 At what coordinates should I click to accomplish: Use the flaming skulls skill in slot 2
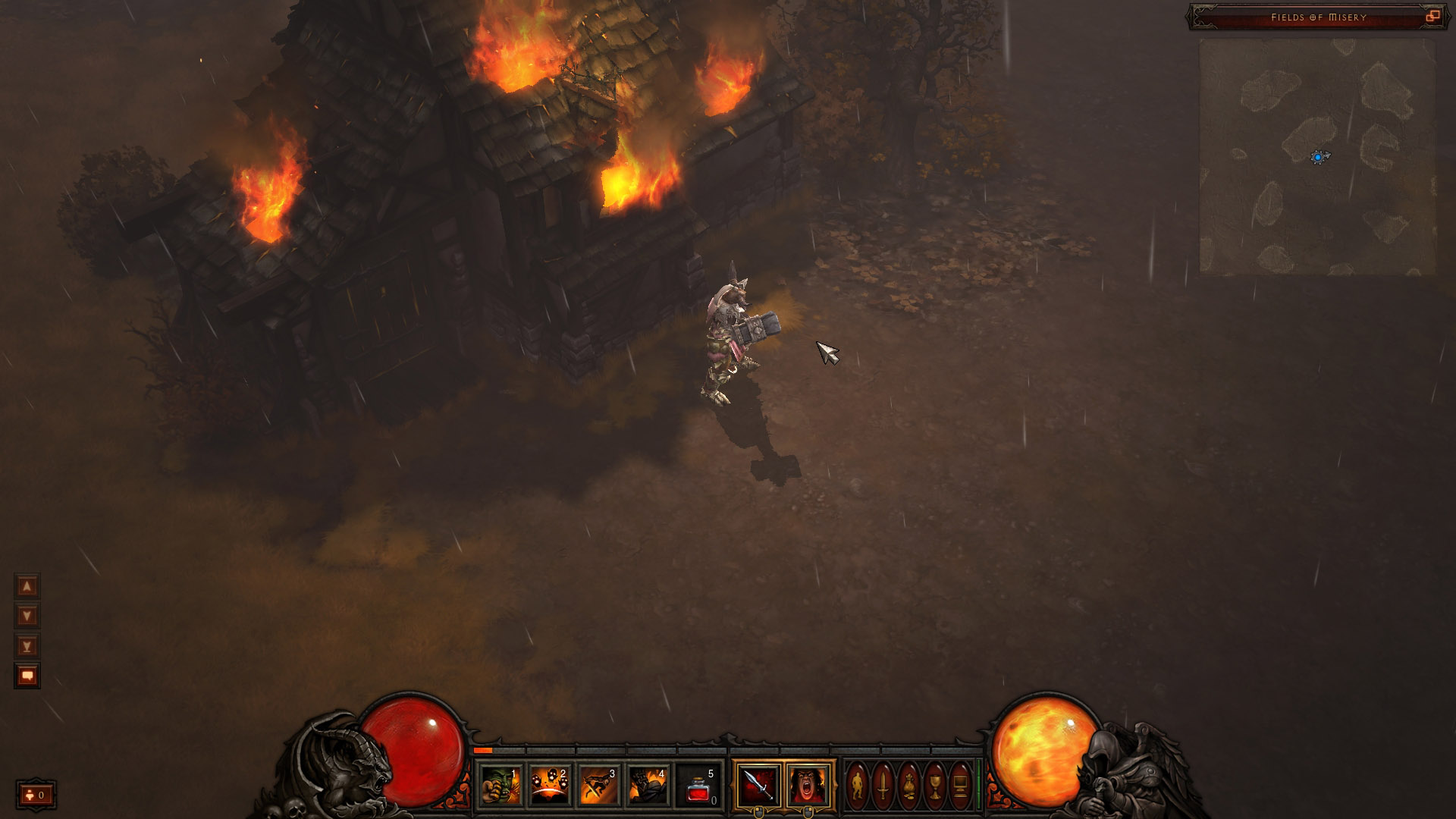550,785
